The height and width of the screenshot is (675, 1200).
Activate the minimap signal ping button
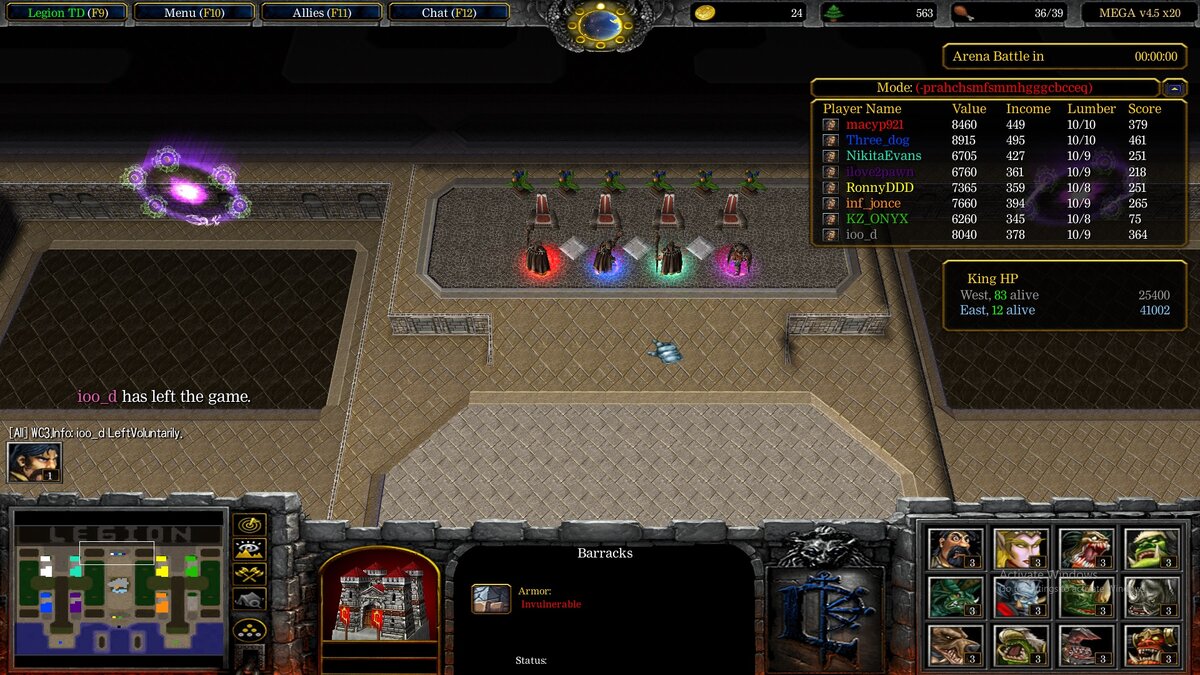[x=249, y=524]
